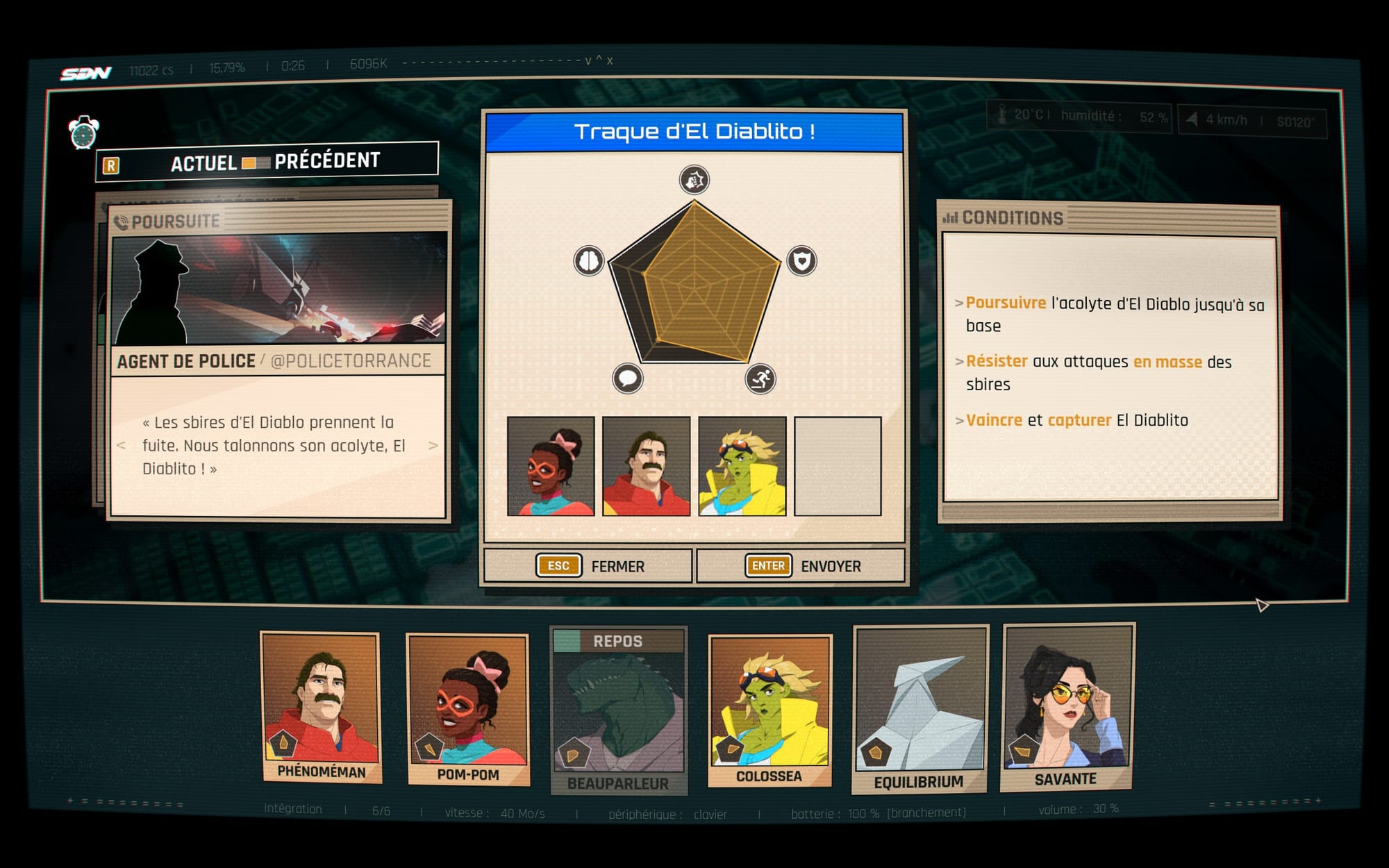Remove the mustached hero from the team slot
Image resolution: width=1389 pixels, height=868 pixels.
pos(646,466)
